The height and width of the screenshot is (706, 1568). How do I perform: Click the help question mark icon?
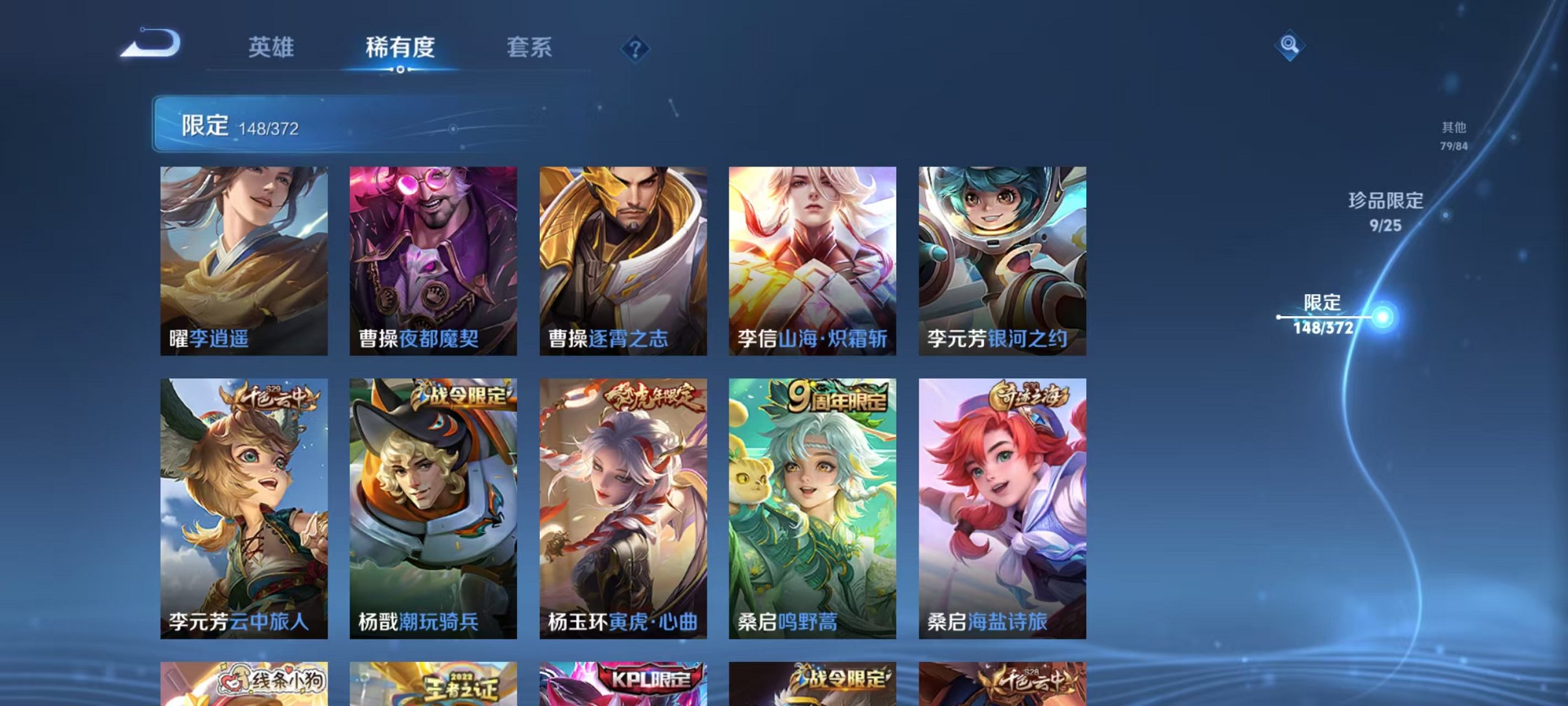click(636, 49)
